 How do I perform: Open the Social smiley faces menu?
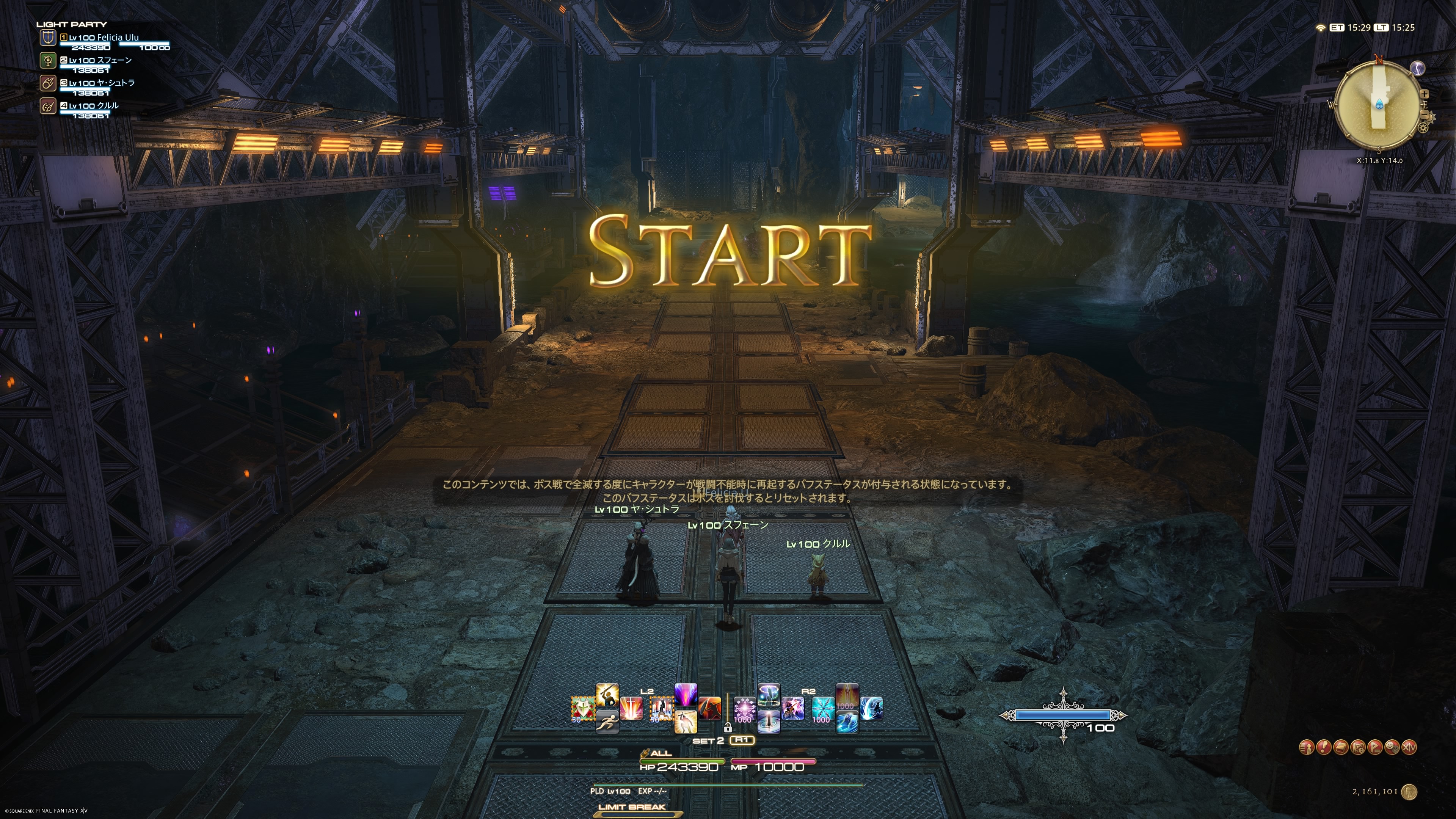point(1392,747)
